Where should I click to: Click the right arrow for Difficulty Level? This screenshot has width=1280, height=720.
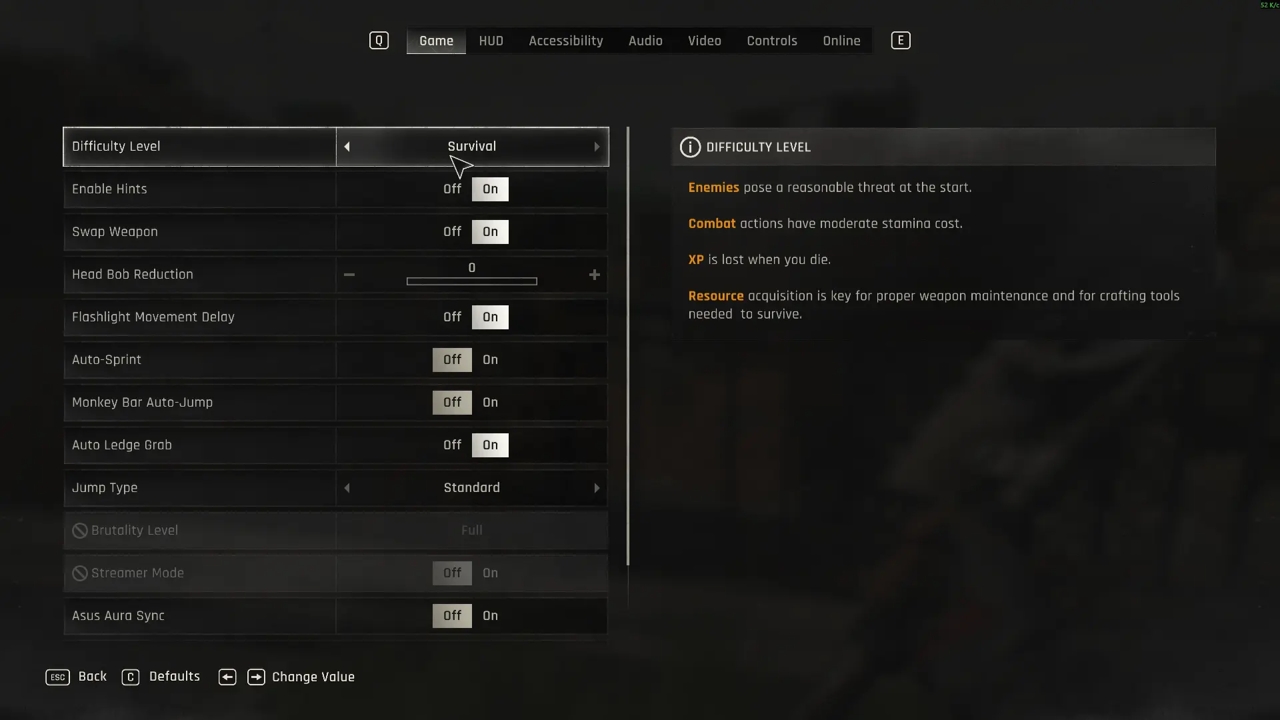(x=597, y=147)
